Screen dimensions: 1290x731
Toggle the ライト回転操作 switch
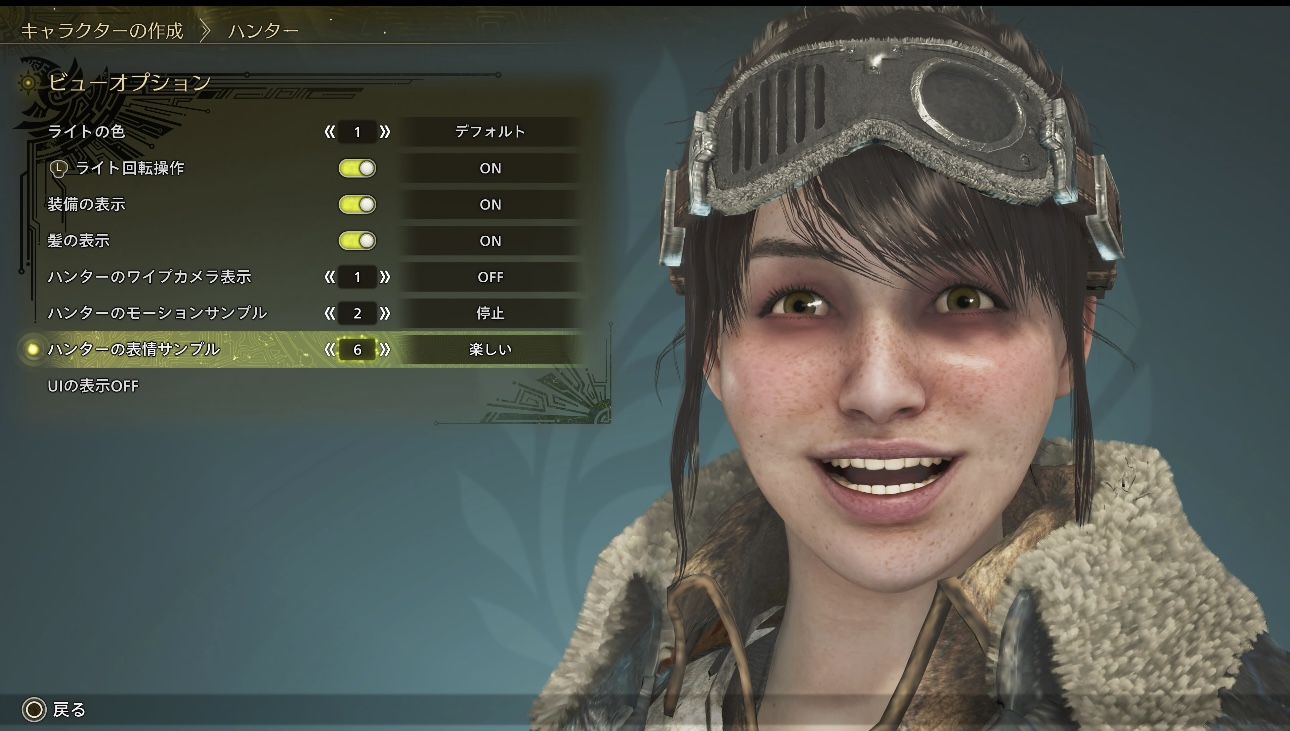pyautogui.click(x=357, y=168)
